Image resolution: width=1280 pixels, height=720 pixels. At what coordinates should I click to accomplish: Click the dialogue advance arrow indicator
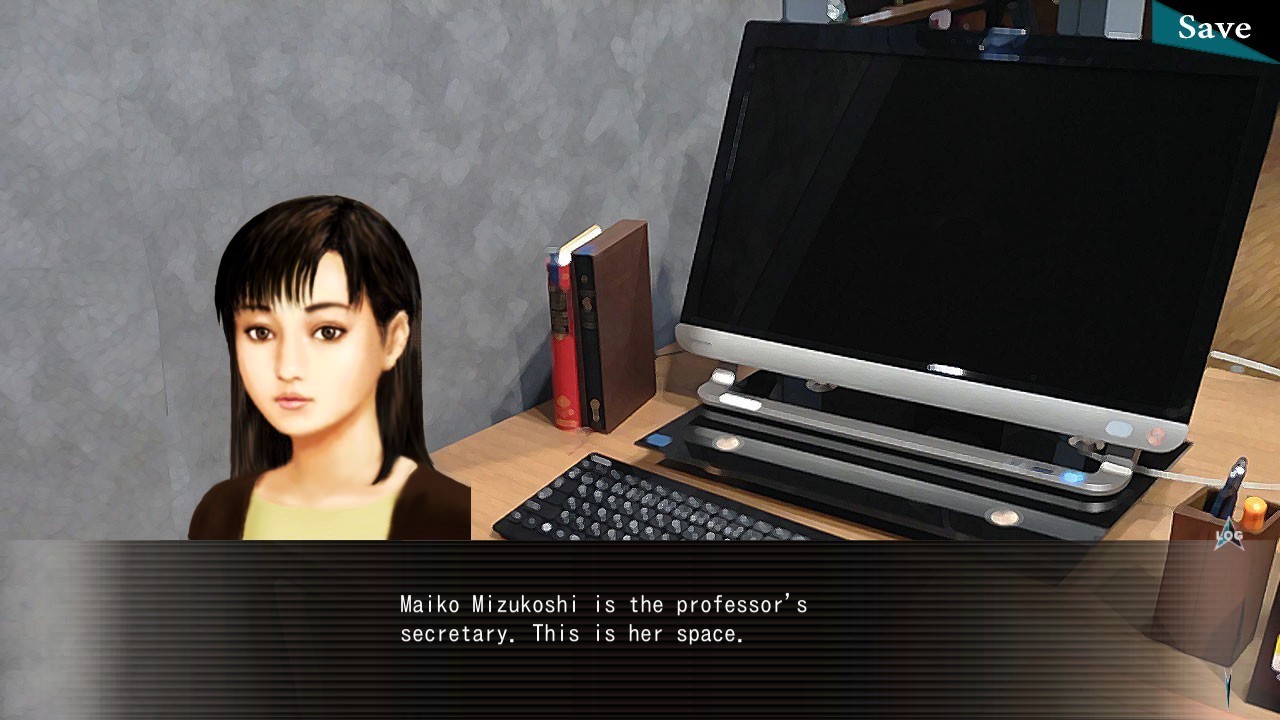click(x=1229, y=690)
